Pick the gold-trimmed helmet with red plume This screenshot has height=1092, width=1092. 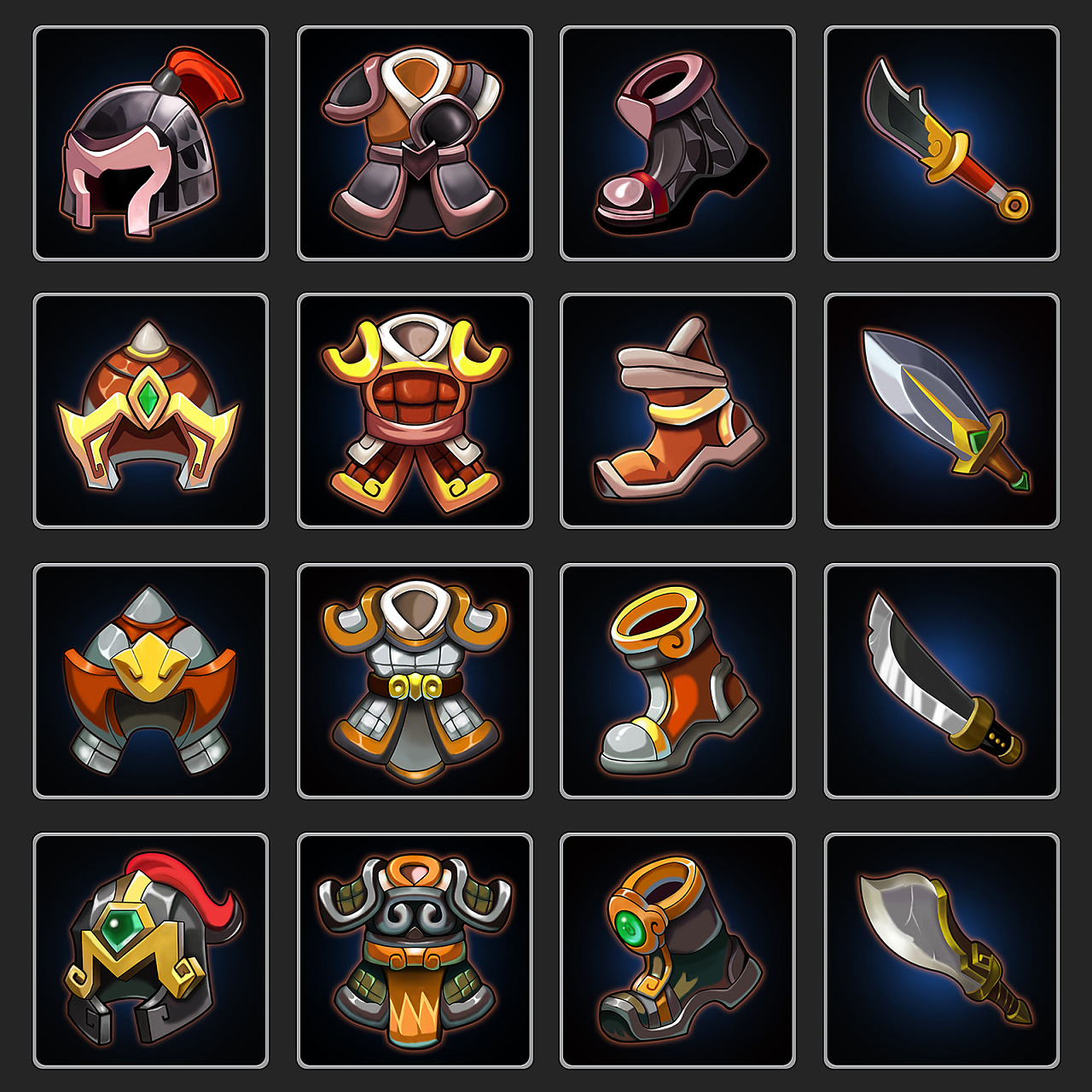(x=150, y=950)
